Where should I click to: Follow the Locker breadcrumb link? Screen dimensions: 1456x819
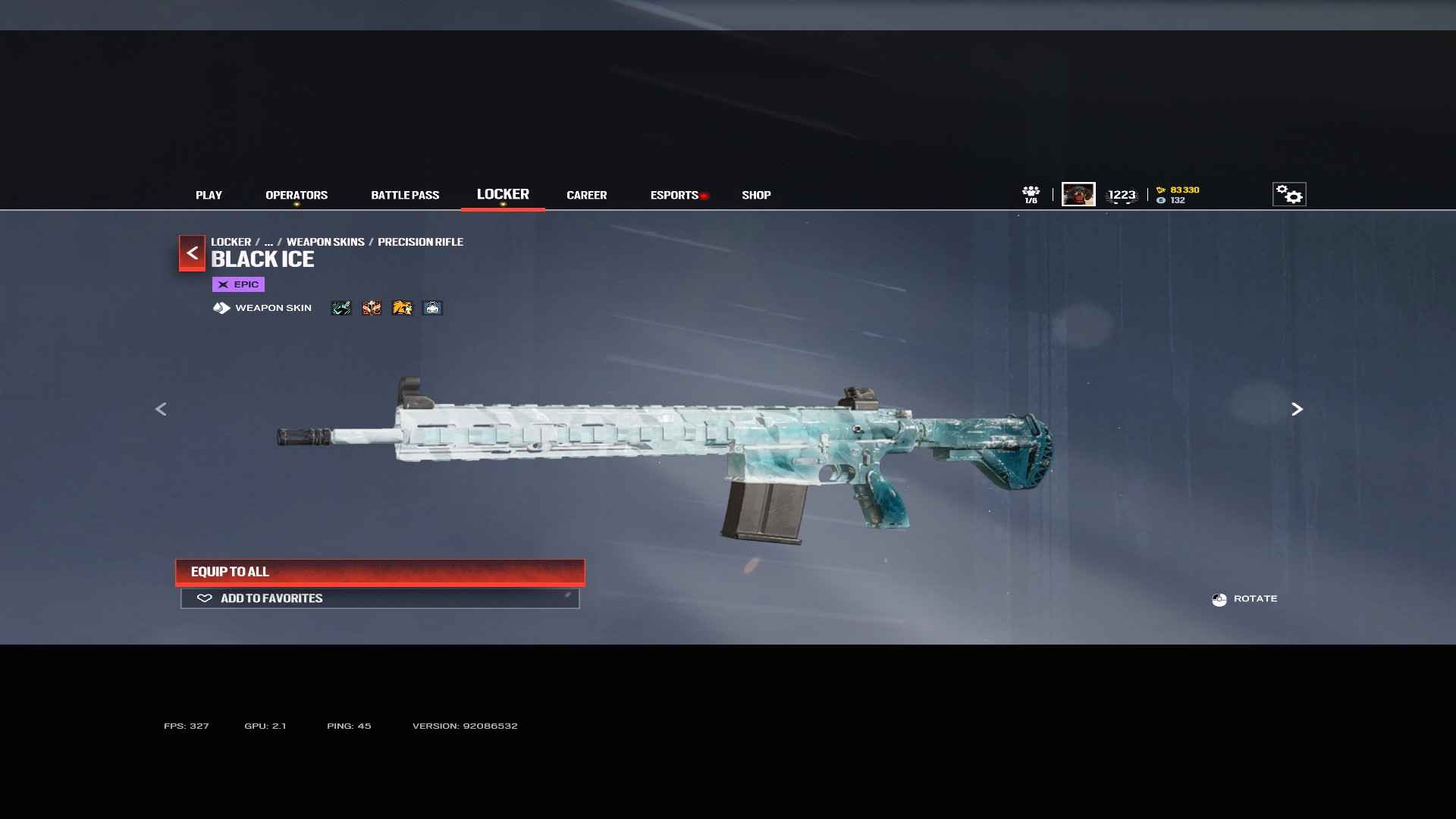pyautogui.click(x=231, y=242)
